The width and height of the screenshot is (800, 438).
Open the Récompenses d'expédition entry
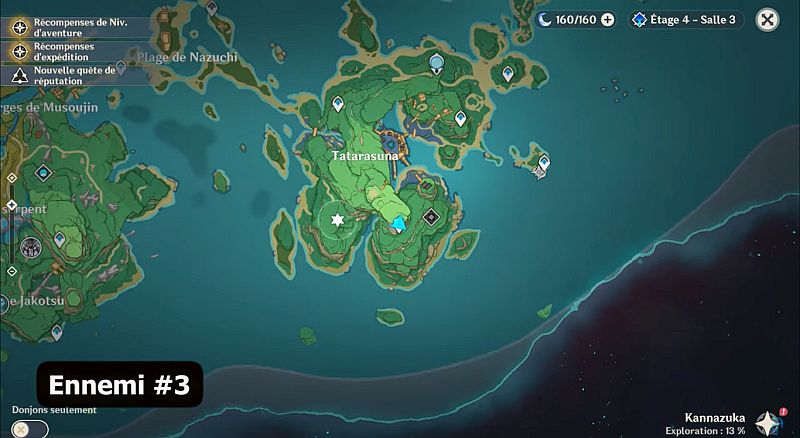pos(18,51)
